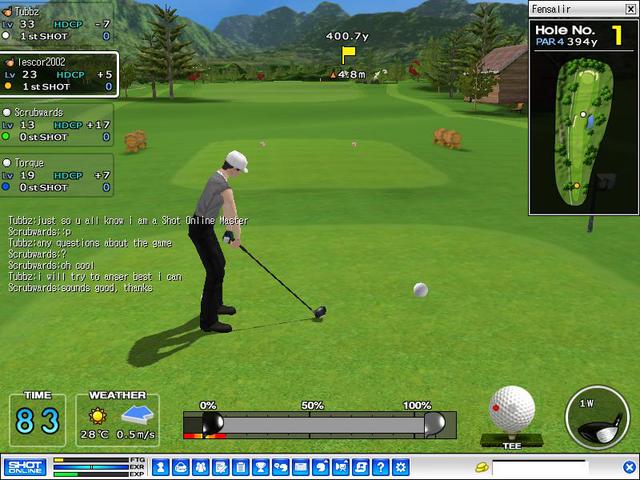Image resolution: width=640 pixels, height=480 pixels.
Task: Open the question mark help icon
Action: (380, 467)
